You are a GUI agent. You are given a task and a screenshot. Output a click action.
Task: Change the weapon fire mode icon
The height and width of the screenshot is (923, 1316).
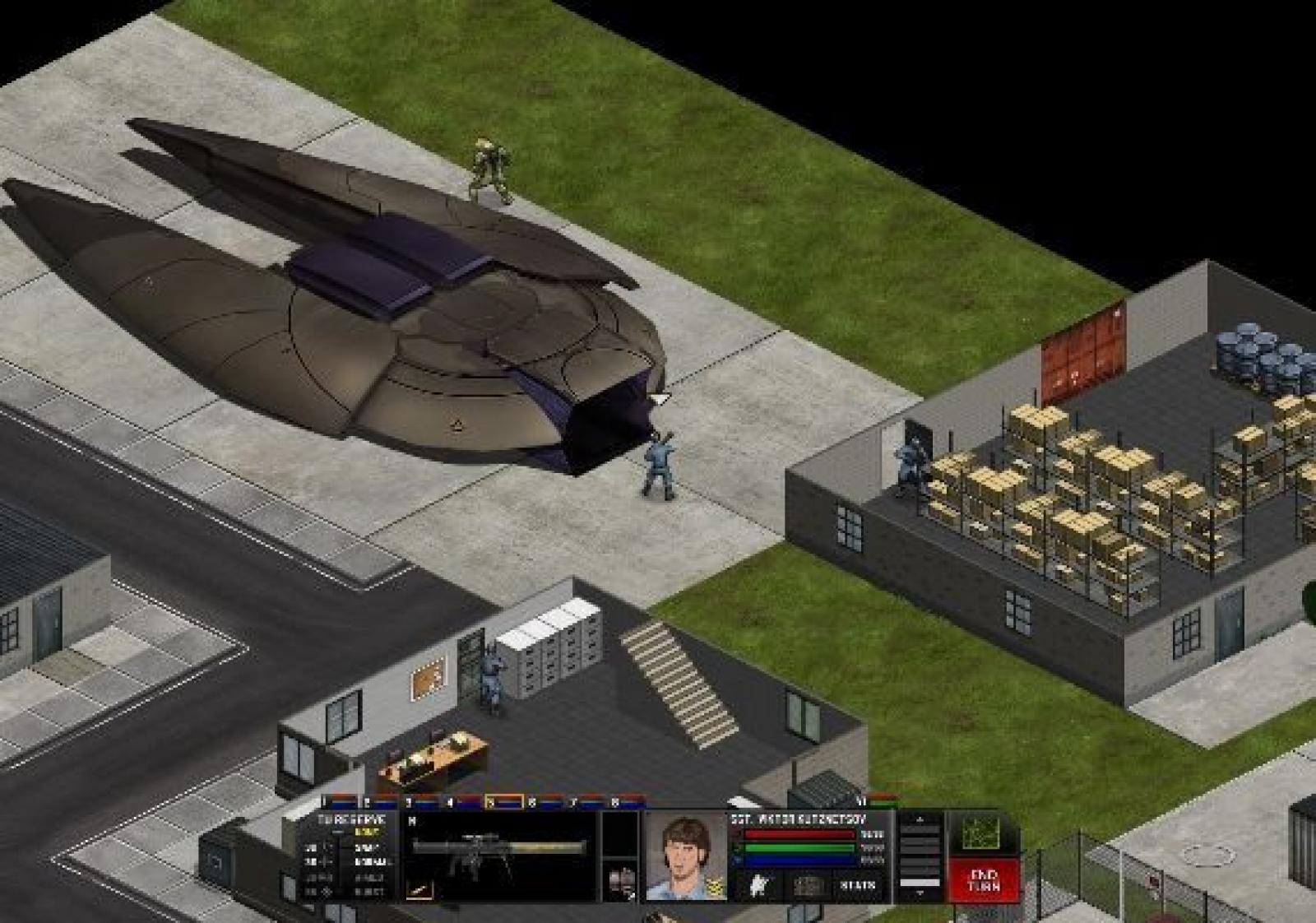(419, 889)
